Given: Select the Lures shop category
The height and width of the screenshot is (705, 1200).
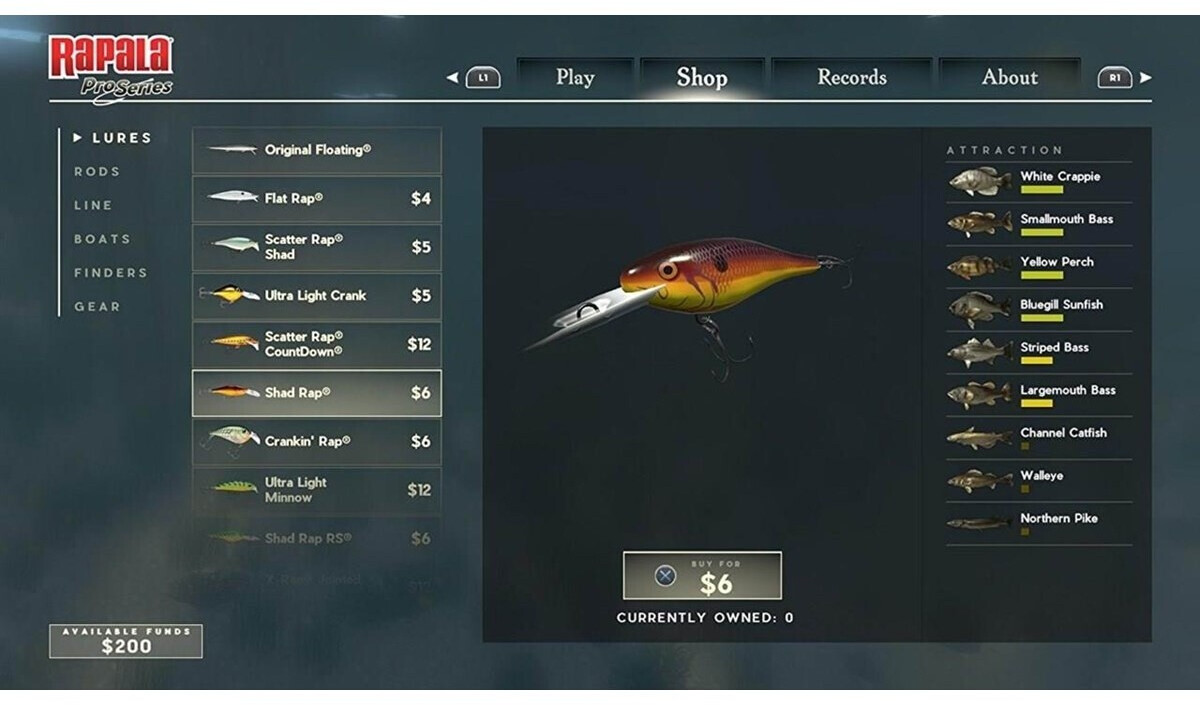Looking at the screenshot, I should [x=121, y=138].
